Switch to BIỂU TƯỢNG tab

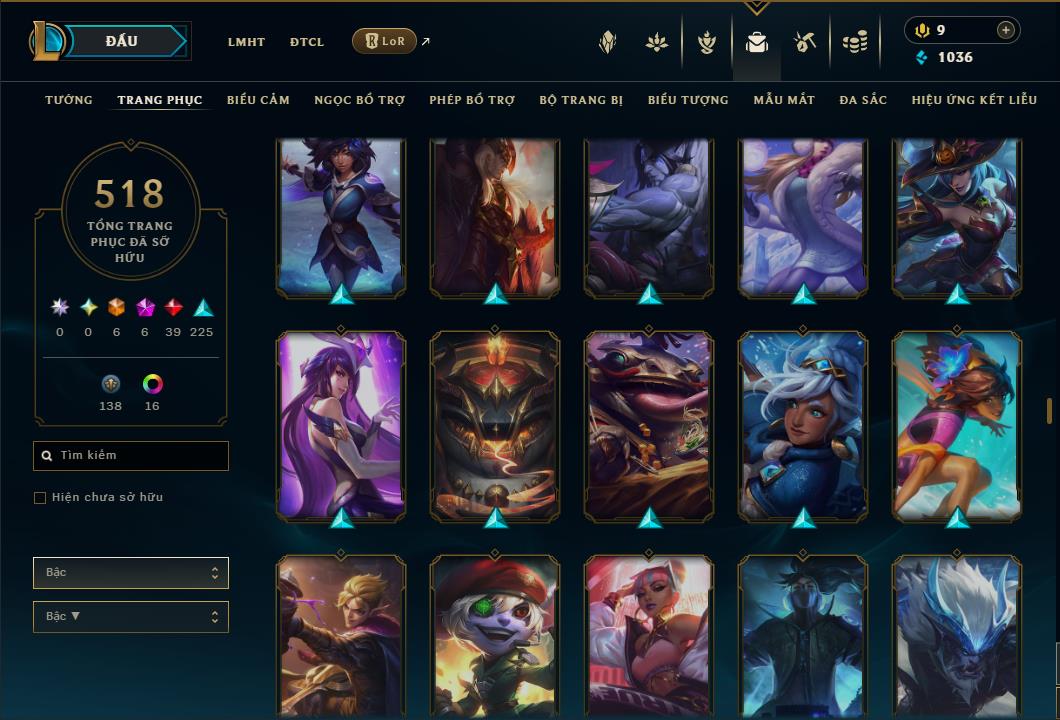pyautogui.click(x=688, y=100)
